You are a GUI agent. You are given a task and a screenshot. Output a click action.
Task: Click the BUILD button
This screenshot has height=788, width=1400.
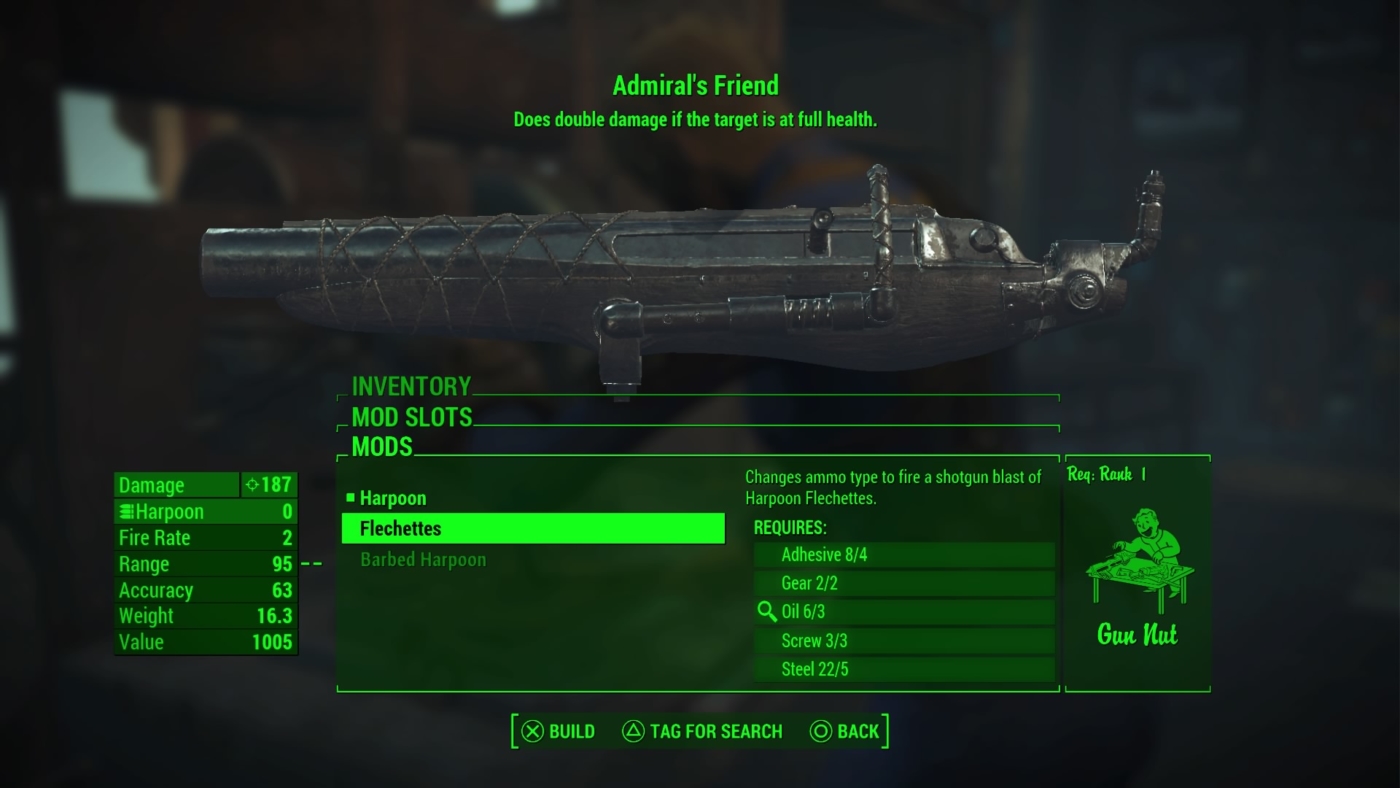[x=558, y=731]
